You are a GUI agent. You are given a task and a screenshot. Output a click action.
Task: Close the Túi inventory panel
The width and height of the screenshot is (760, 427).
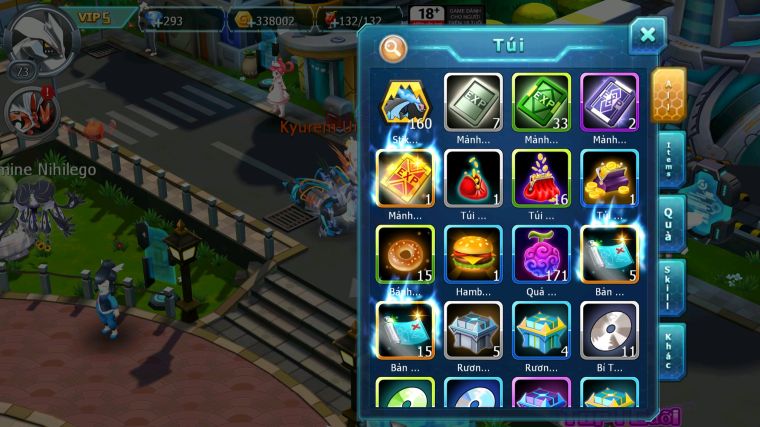(x=647, y=36)
